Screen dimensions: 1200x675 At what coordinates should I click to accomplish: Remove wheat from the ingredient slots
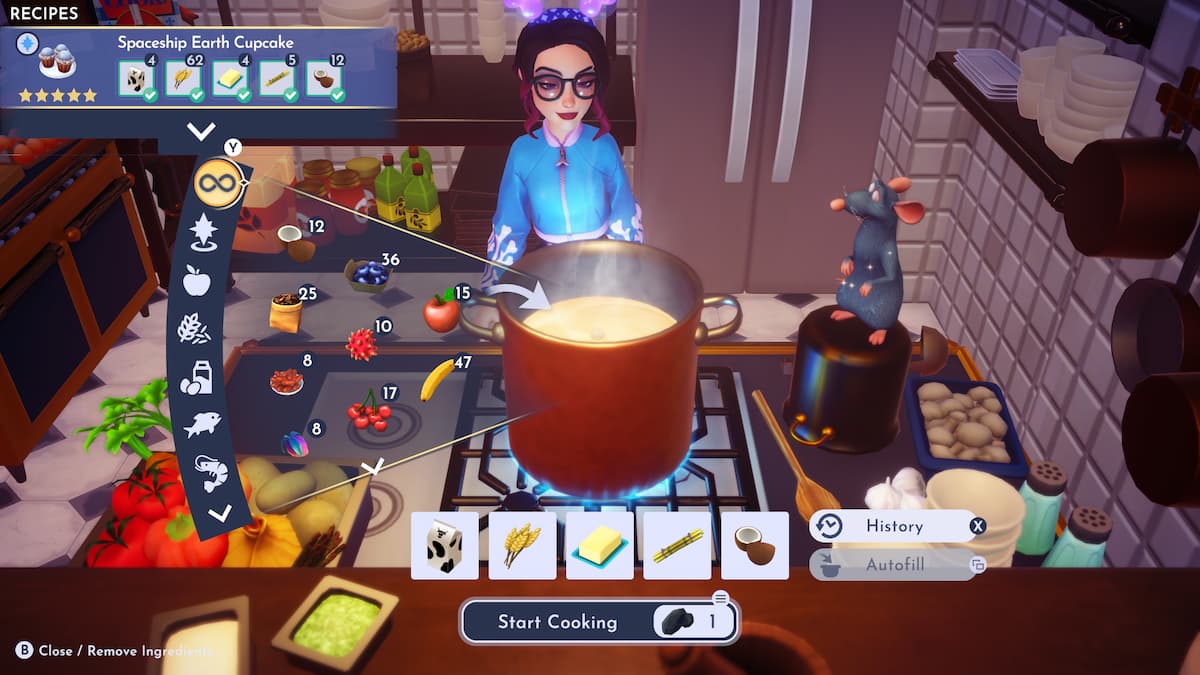pyautogui.click(x=522, y=546)
